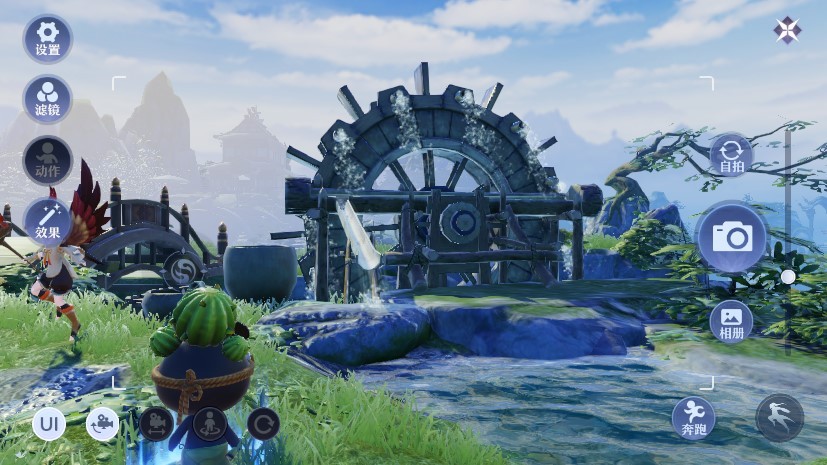Click the circular reset arrow icon

click(x=263, y=424)
